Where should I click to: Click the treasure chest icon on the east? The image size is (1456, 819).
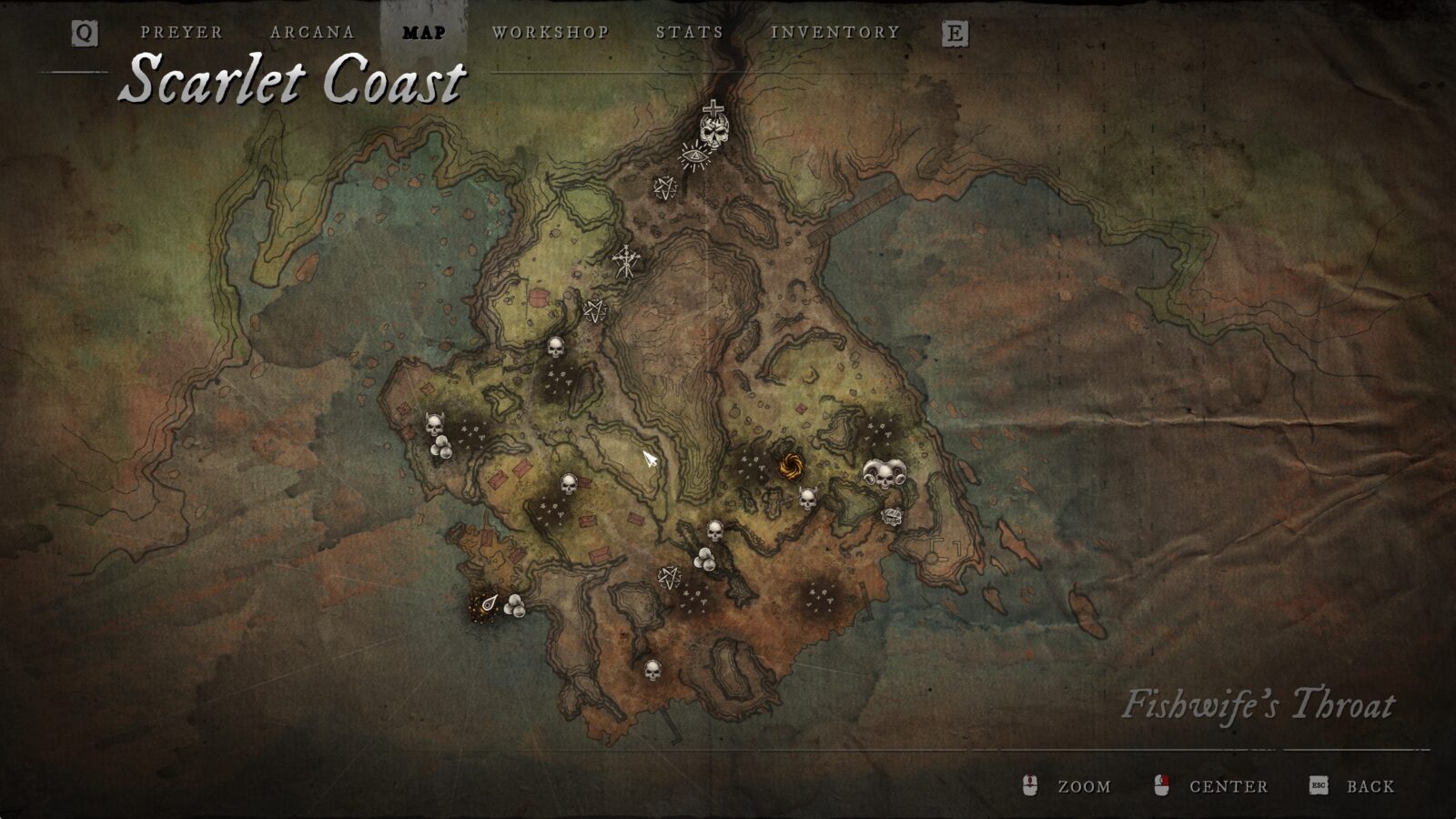(x=892, y=516)
